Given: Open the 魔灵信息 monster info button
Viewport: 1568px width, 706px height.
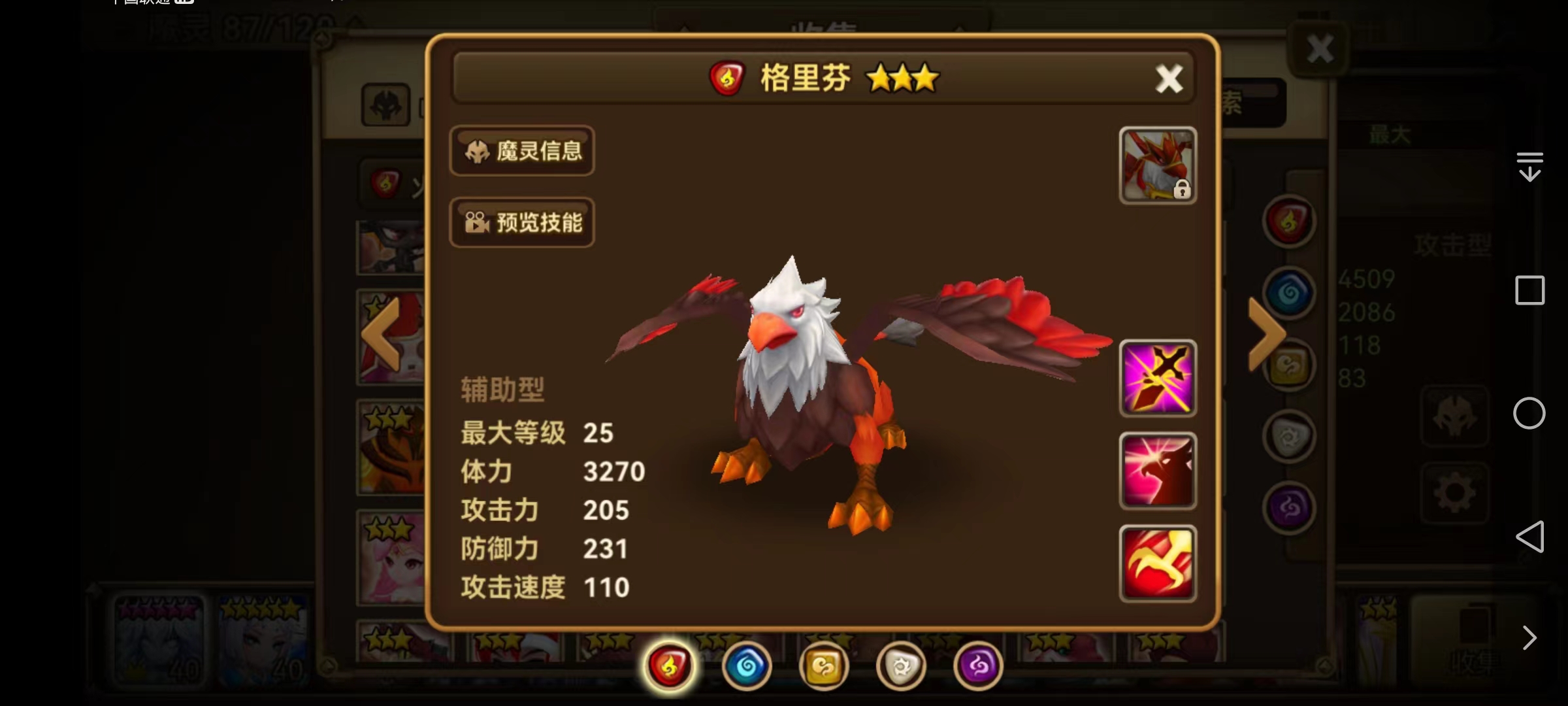Looking at the screenshot, I should [522, 151].
